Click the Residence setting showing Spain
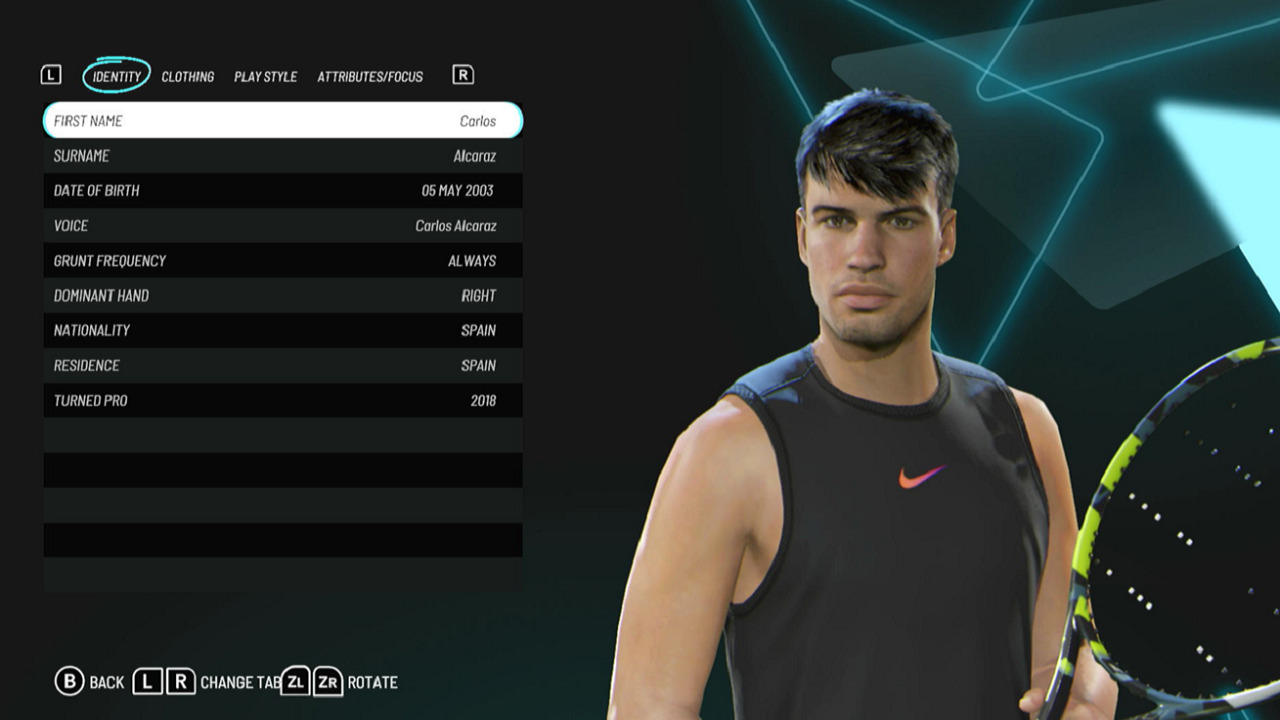Image resolution: width=1280 pixels, height=720 pixels. click(280, 365)
